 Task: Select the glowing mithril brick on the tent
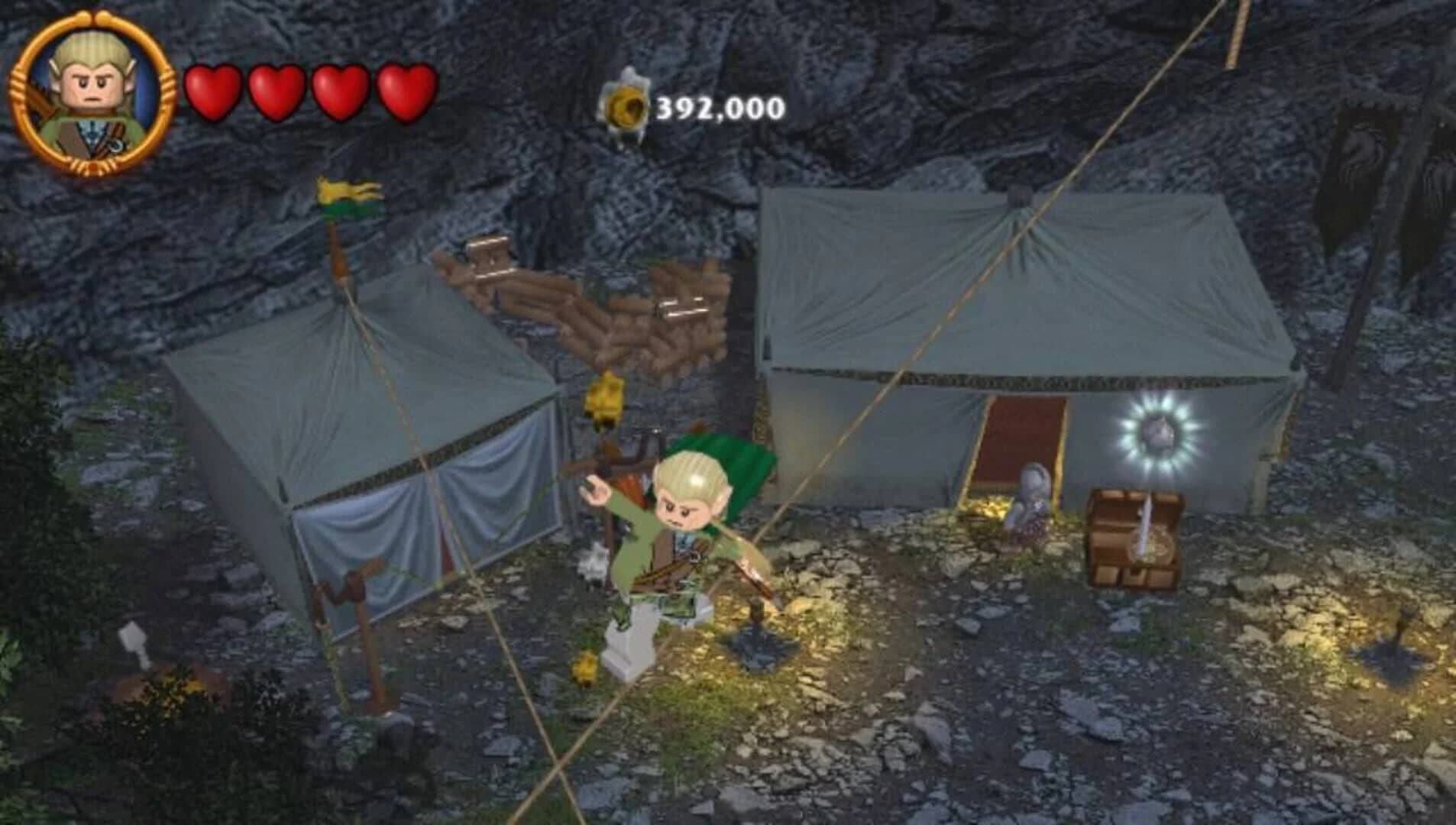coord(1158,430)
